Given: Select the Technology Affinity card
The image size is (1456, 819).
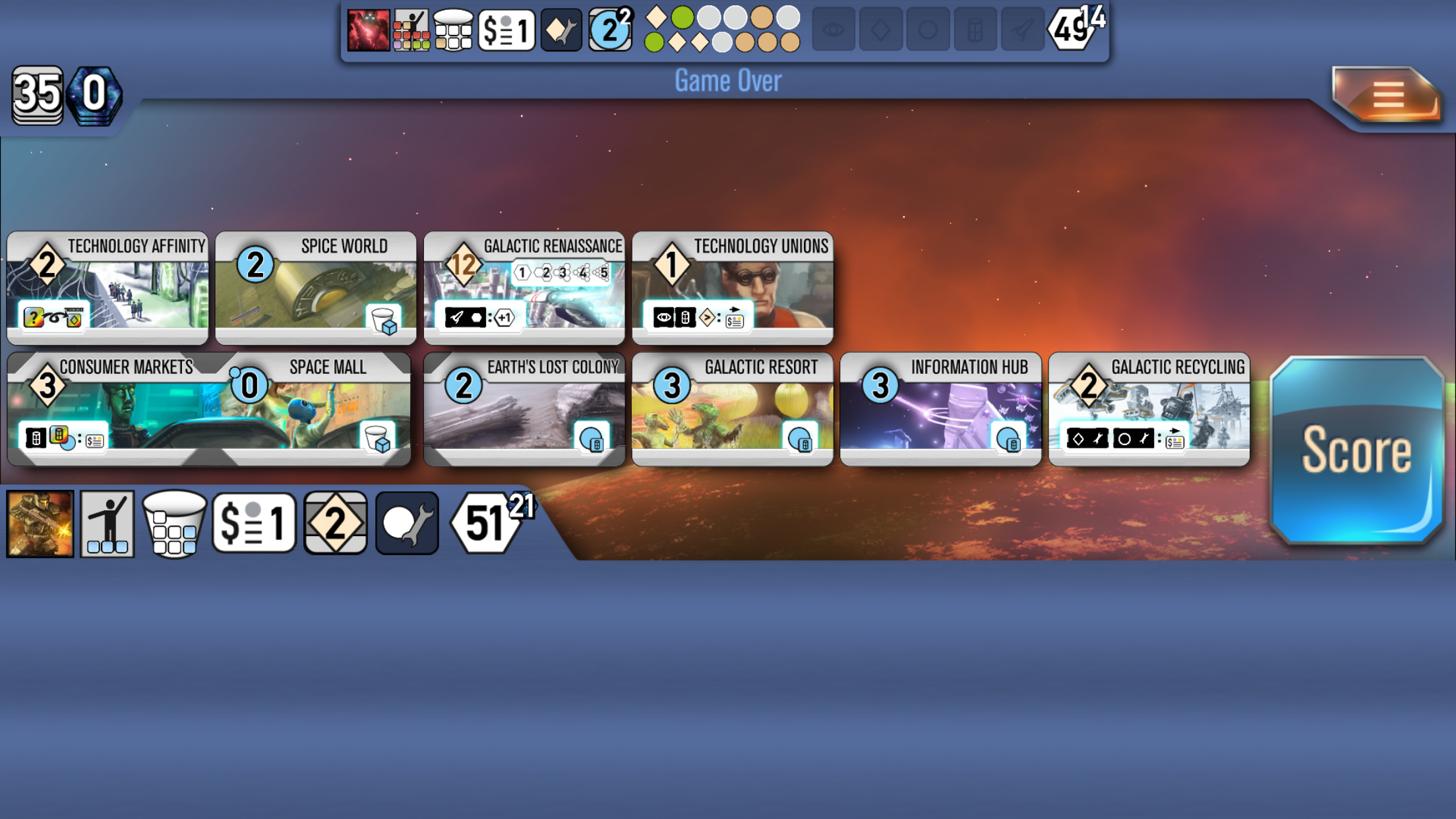Looking at the screenshot, I should click(107, 288).
